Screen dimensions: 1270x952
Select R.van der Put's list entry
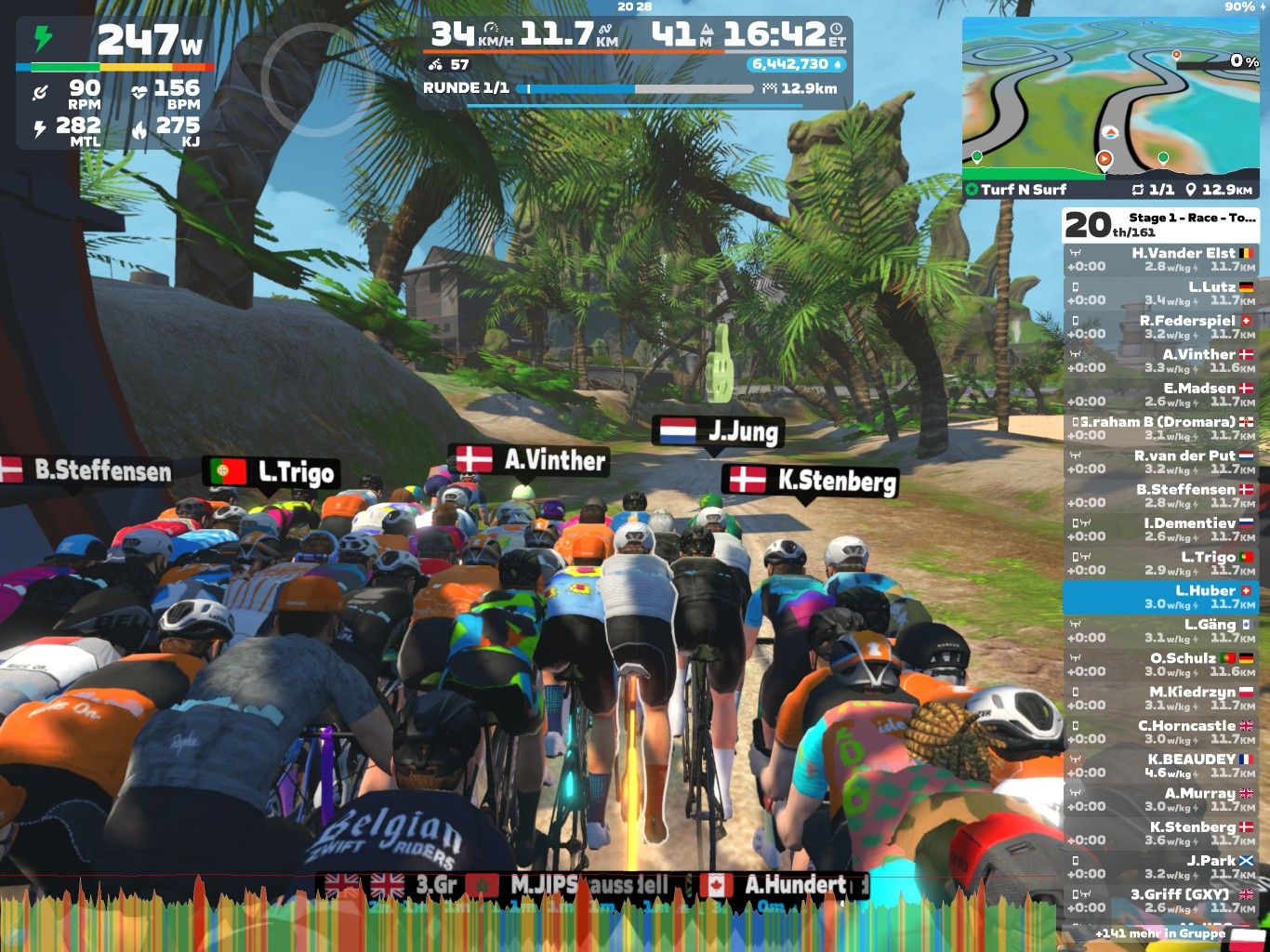pyautogui.click(x=1160, y=462)
